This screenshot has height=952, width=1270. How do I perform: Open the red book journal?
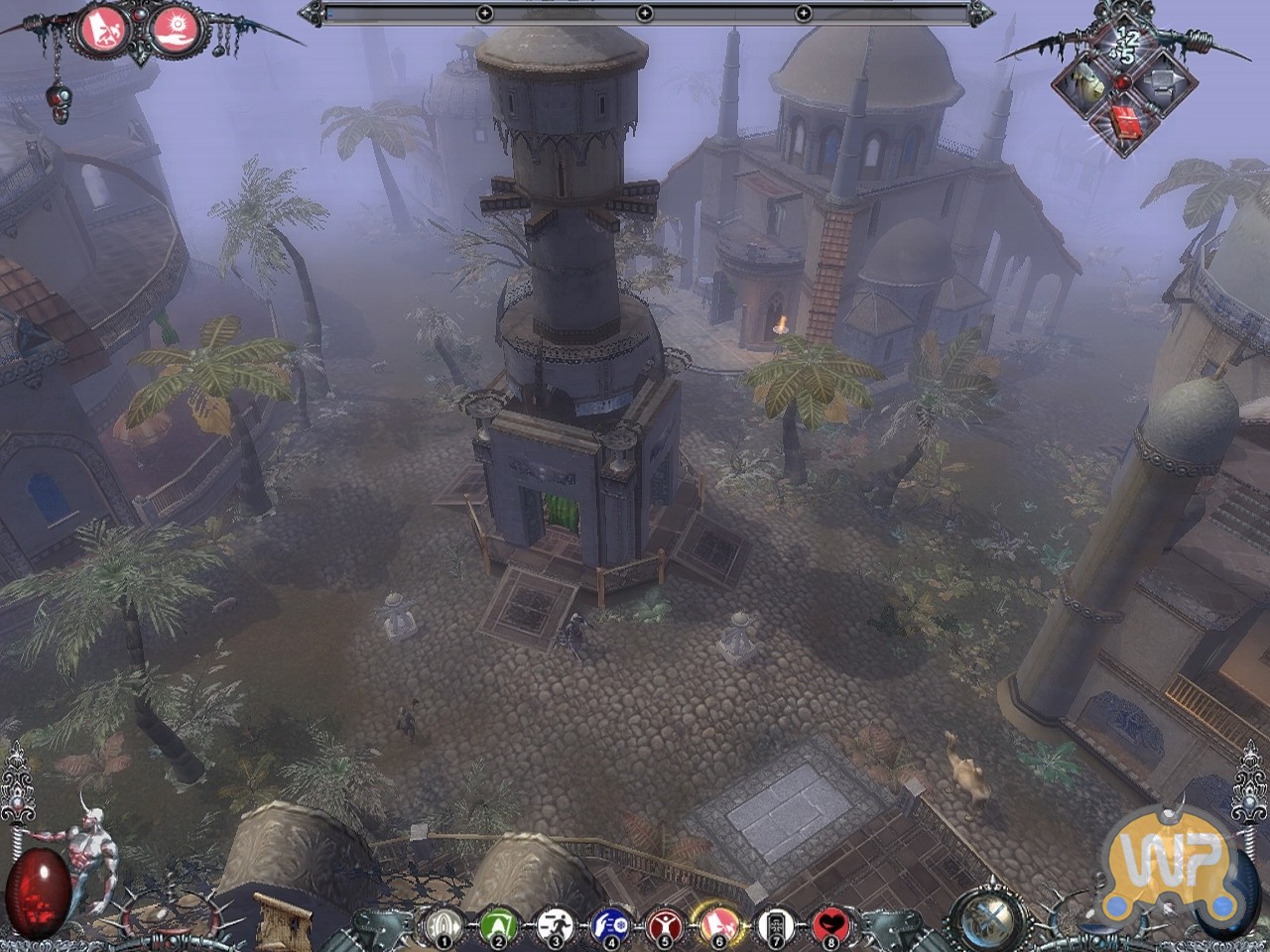pyautogui.click(x=1125, y=124)
